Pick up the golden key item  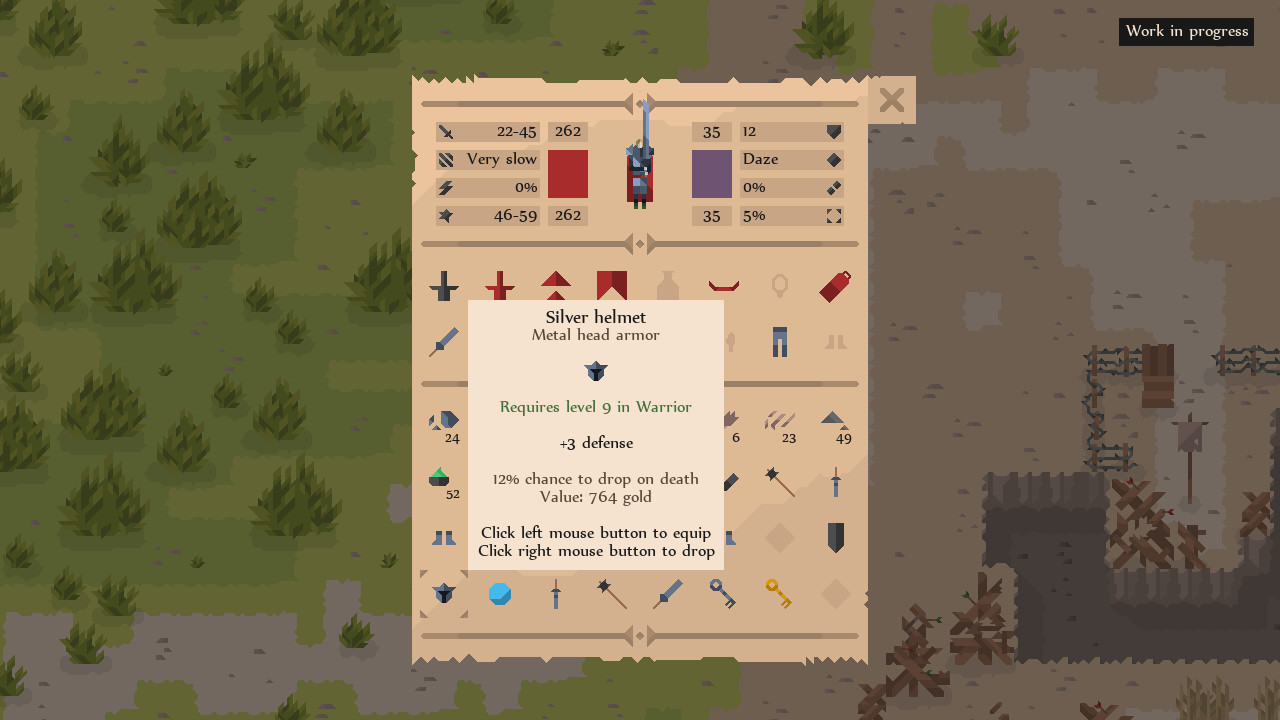(780, 593)
